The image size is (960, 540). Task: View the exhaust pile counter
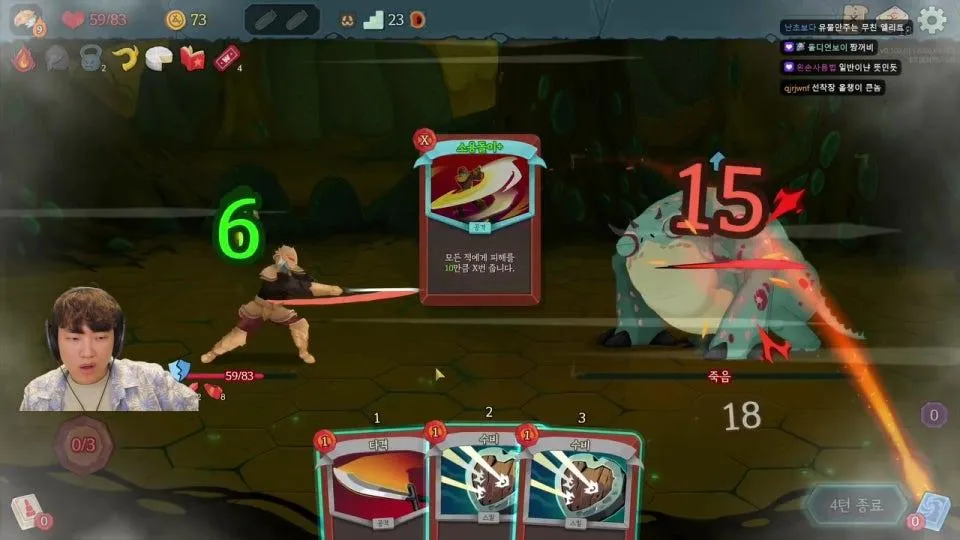934,414
